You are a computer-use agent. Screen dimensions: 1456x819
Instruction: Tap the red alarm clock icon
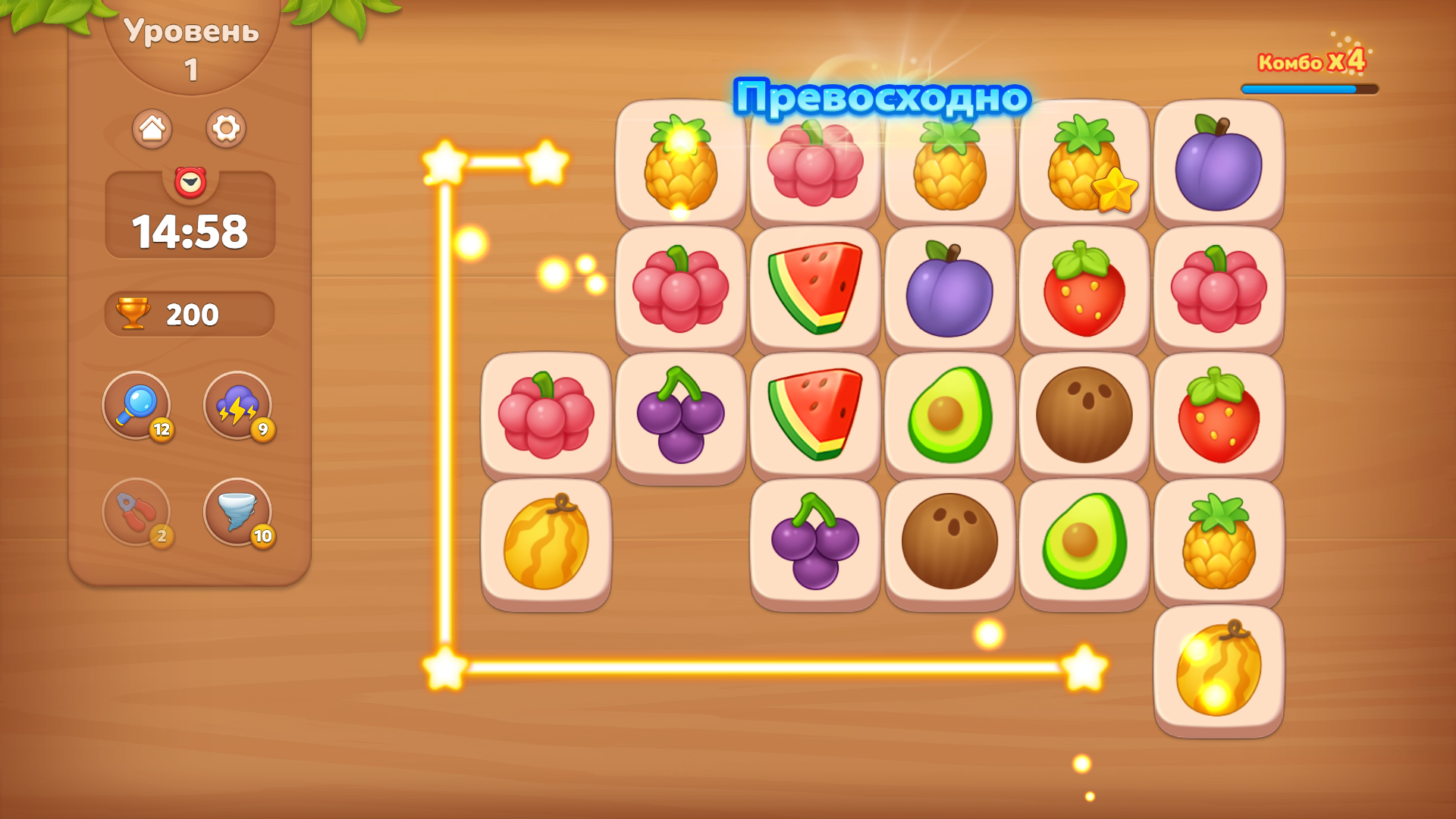(x=189, y=181)
